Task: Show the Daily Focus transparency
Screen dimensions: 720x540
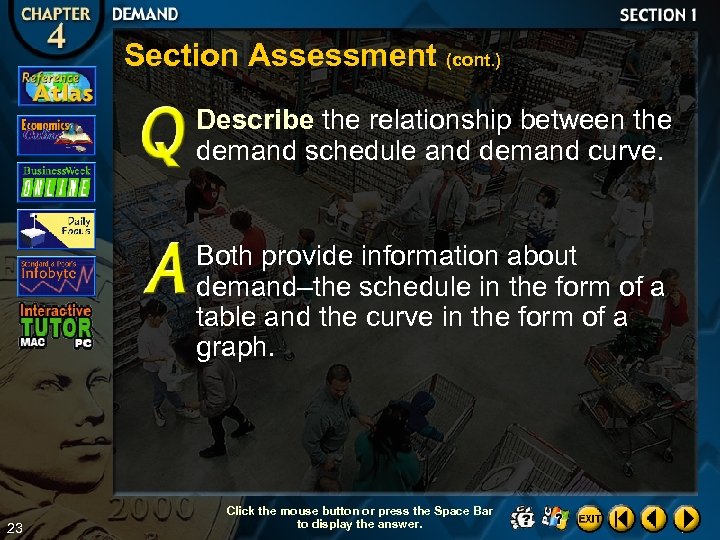Action: (56, 229)
